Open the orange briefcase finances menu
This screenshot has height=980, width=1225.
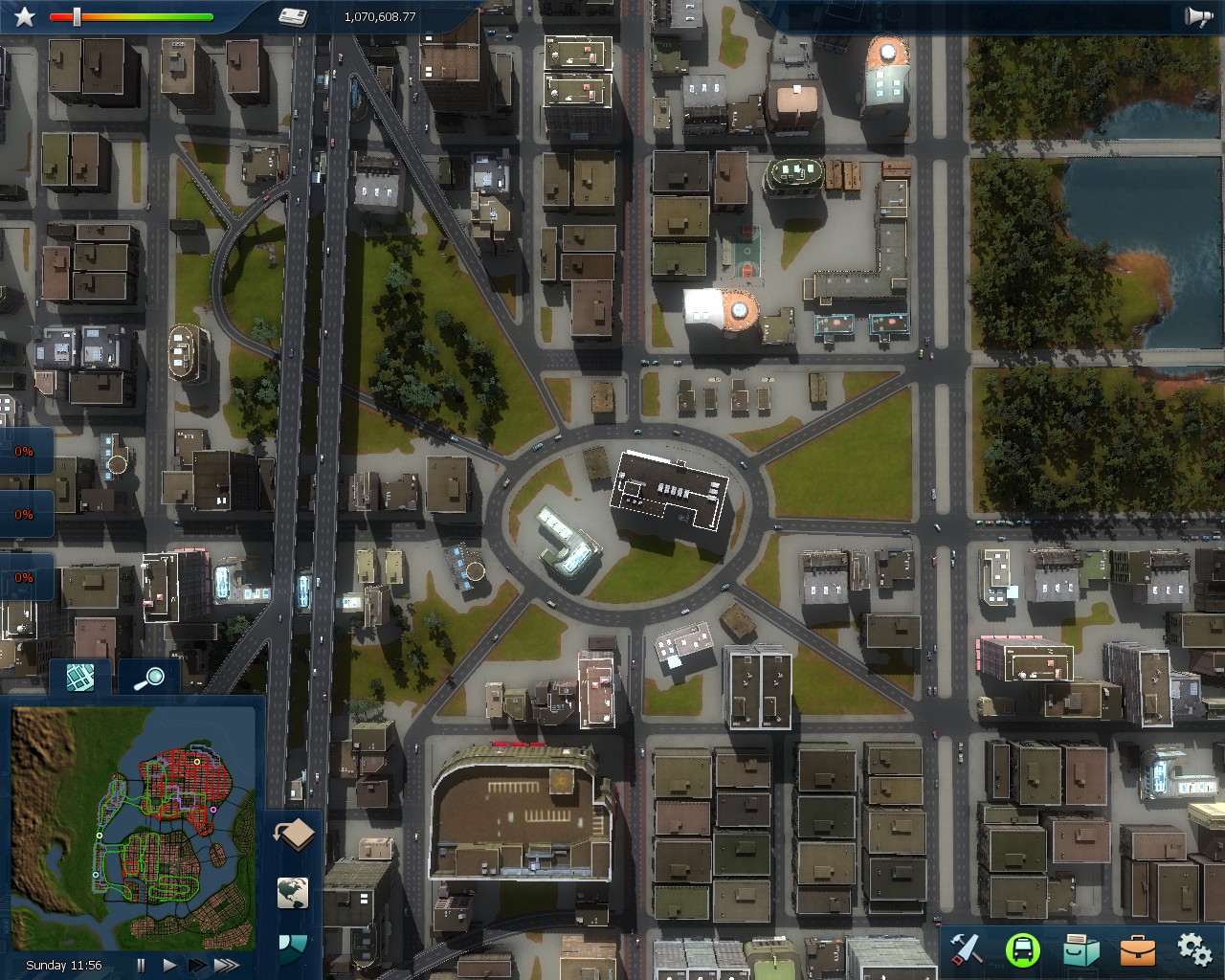(x=1138, y=949)
